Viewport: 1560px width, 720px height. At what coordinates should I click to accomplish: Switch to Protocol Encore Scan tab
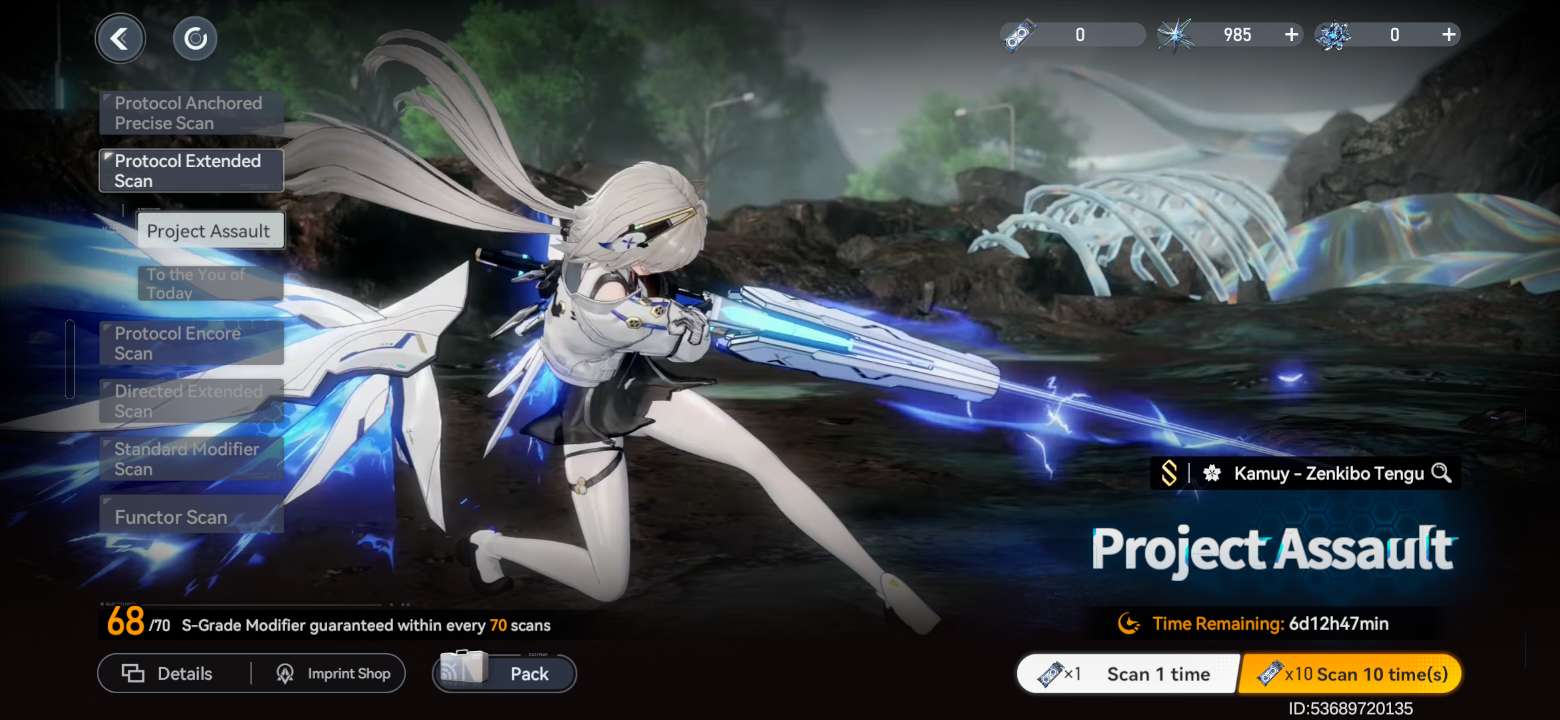click(190, 343)
